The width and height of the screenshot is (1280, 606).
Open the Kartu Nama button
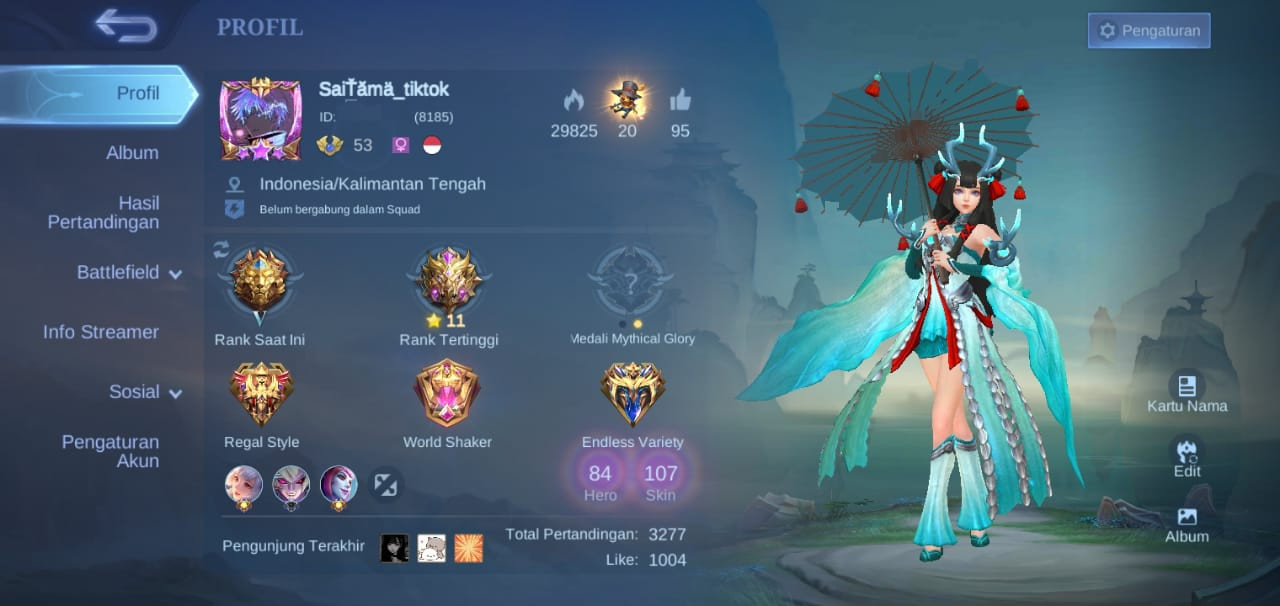pyautogui.click(x=1187, y=392)
